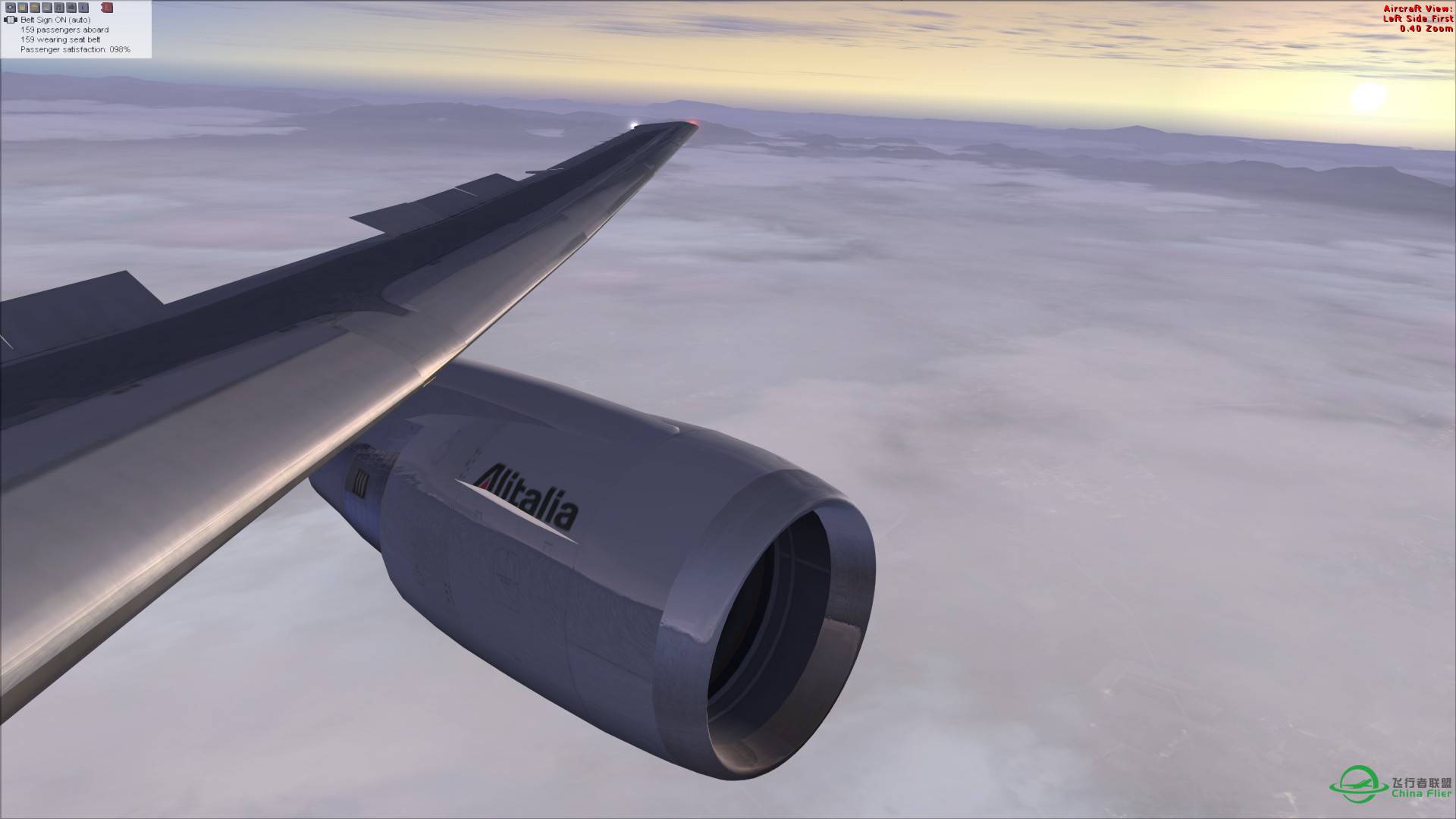Click the aircraft-shaped toolbar icon

point(71,8)
